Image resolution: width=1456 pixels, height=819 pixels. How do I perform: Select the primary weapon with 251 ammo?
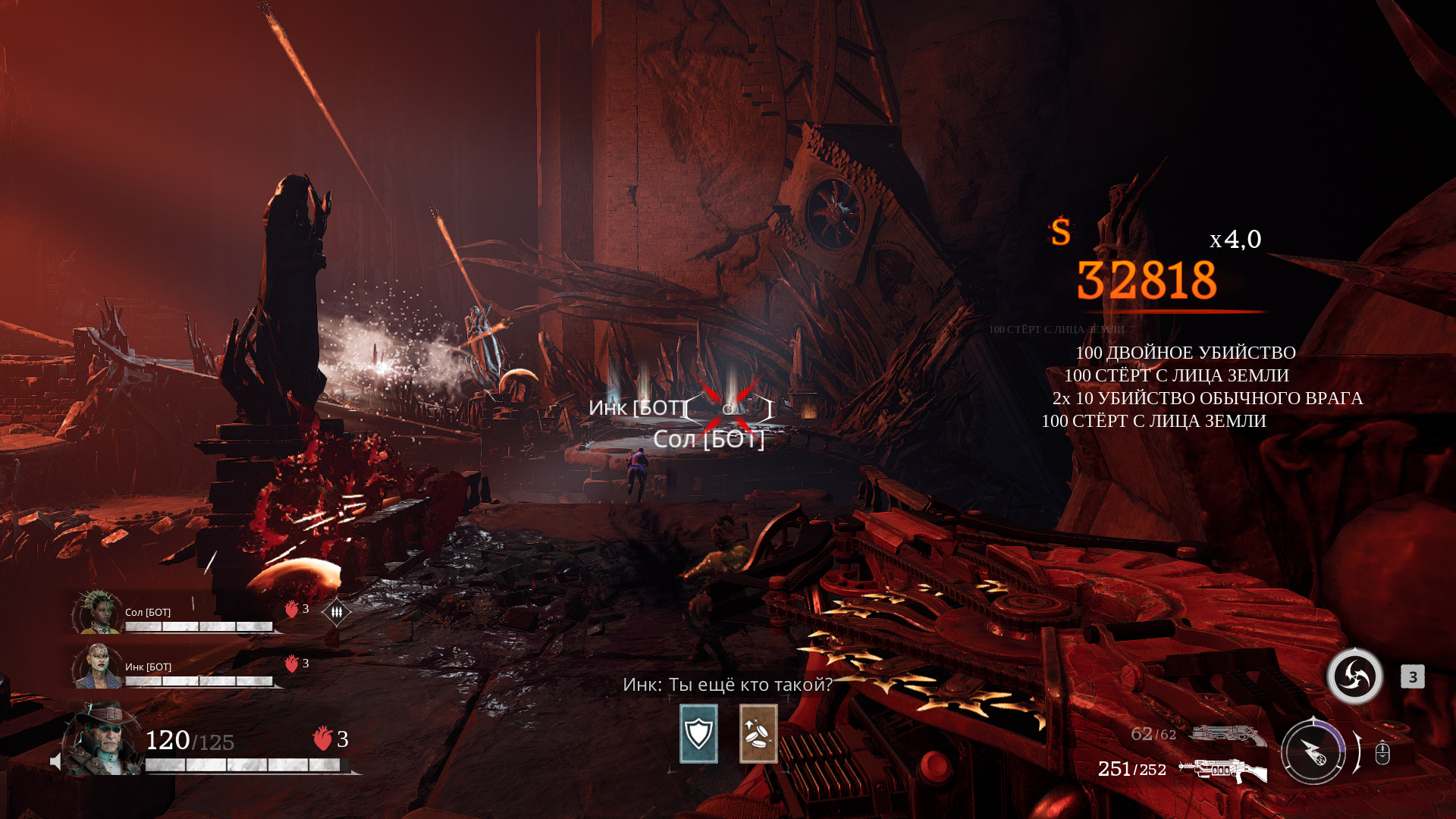pos(1222,770)
